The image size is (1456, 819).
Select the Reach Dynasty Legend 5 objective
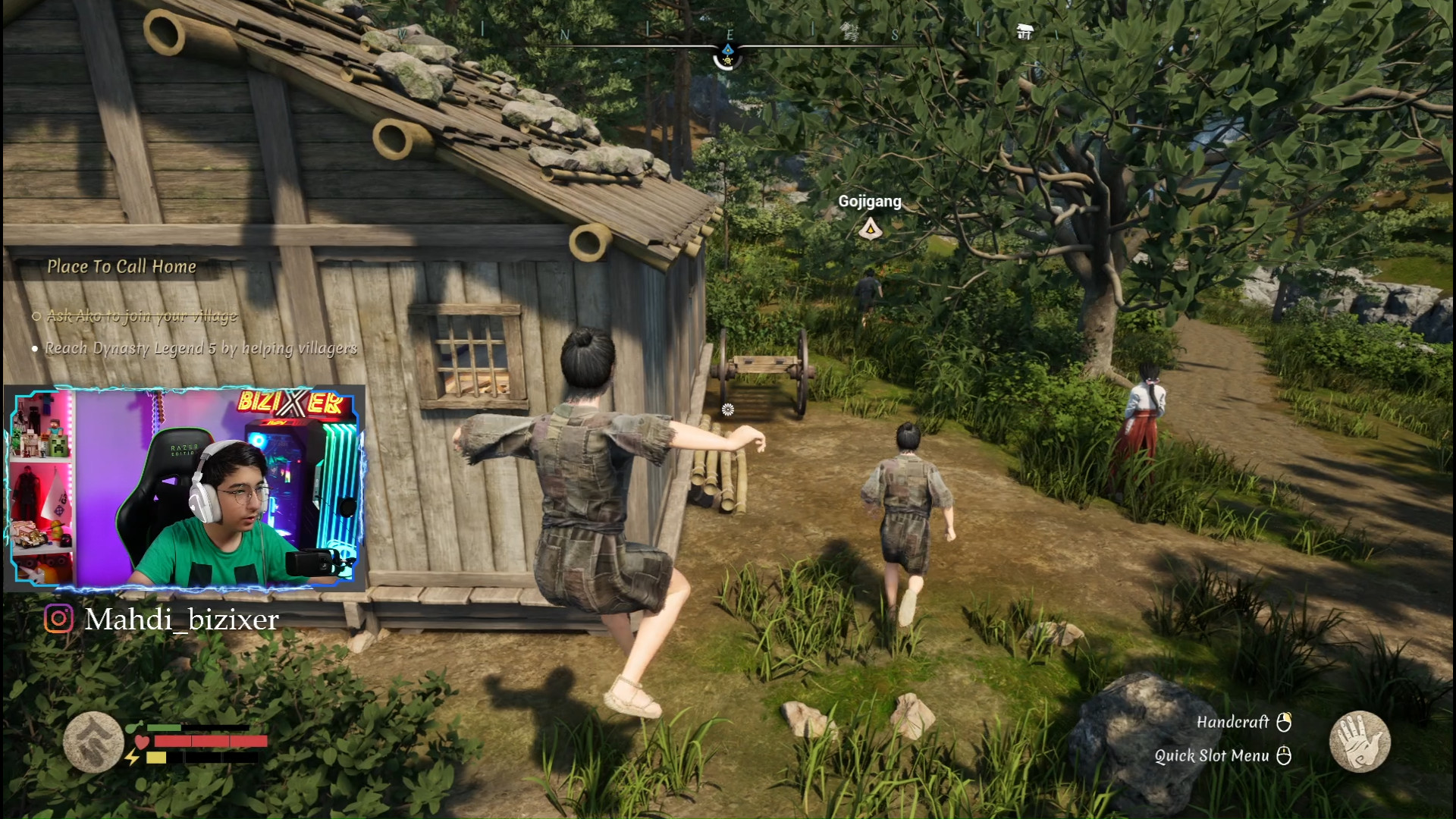coord(200,348)
